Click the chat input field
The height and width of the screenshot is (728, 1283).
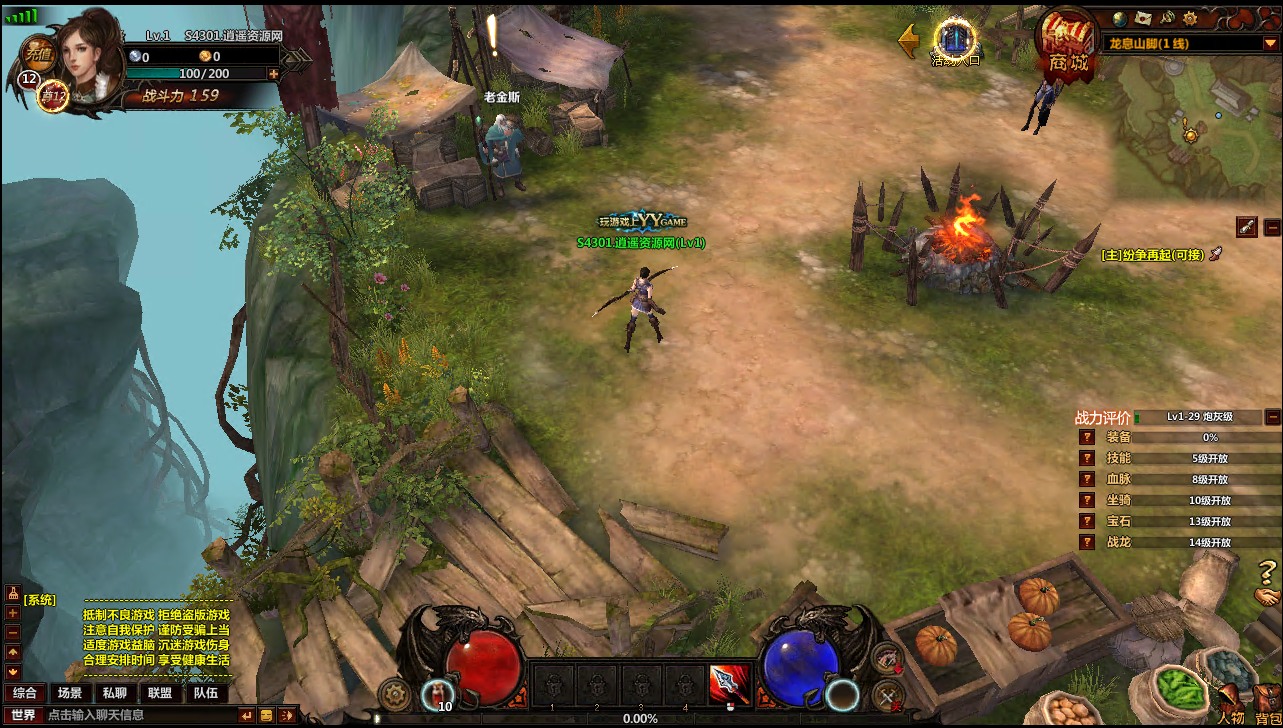[140, 715]
